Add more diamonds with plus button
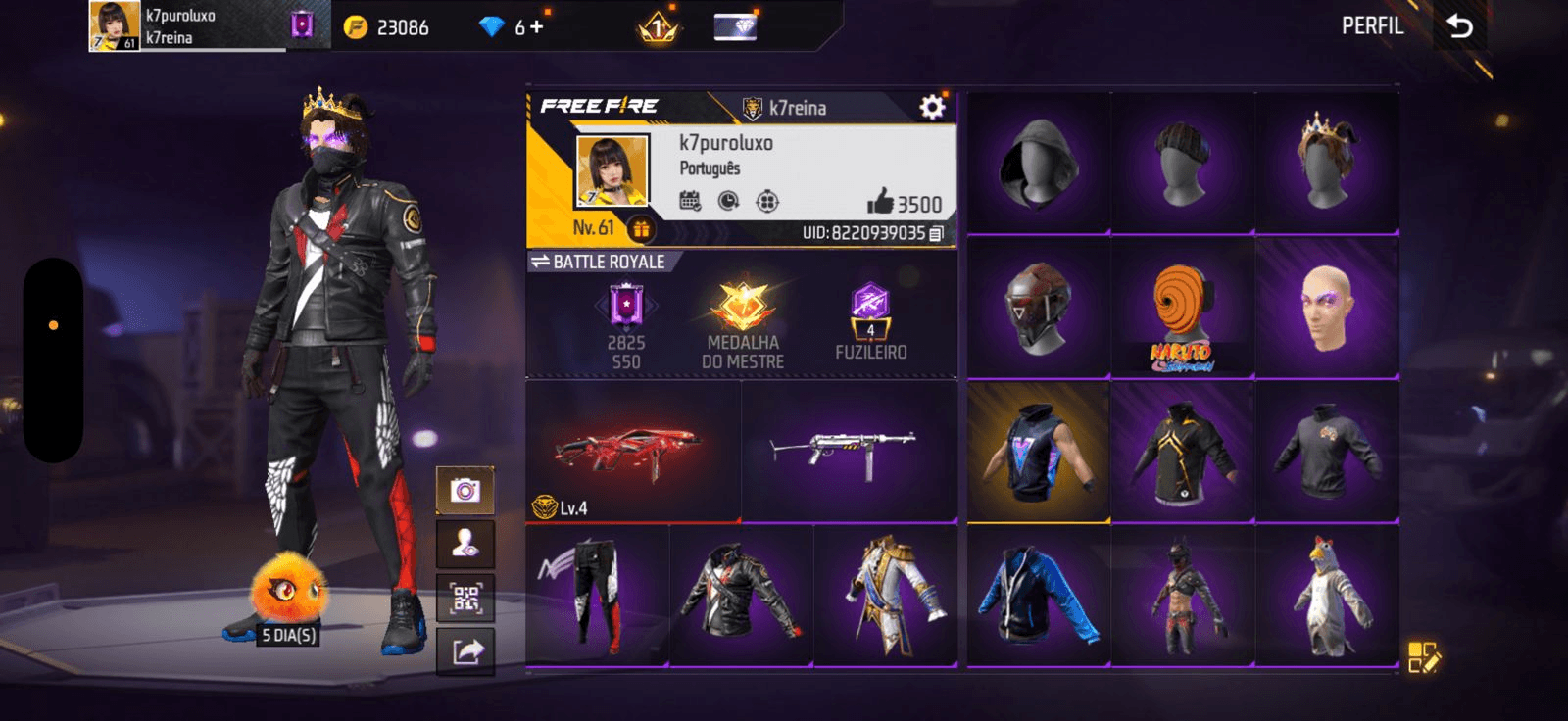 pos(536,26)
